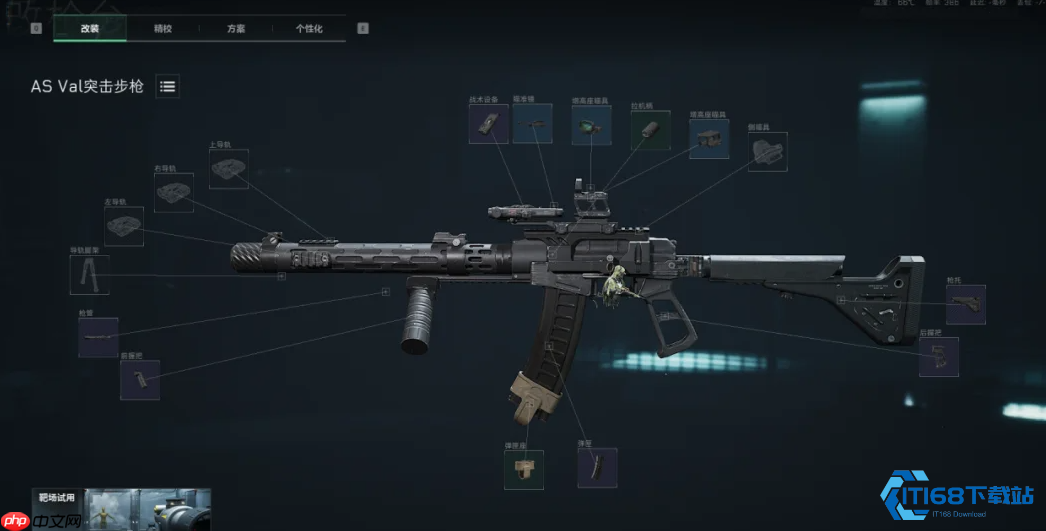Choose the 瞄准镜 scope slot
The width and height of the screenshot is (1046, 531).
coord(532,124)
